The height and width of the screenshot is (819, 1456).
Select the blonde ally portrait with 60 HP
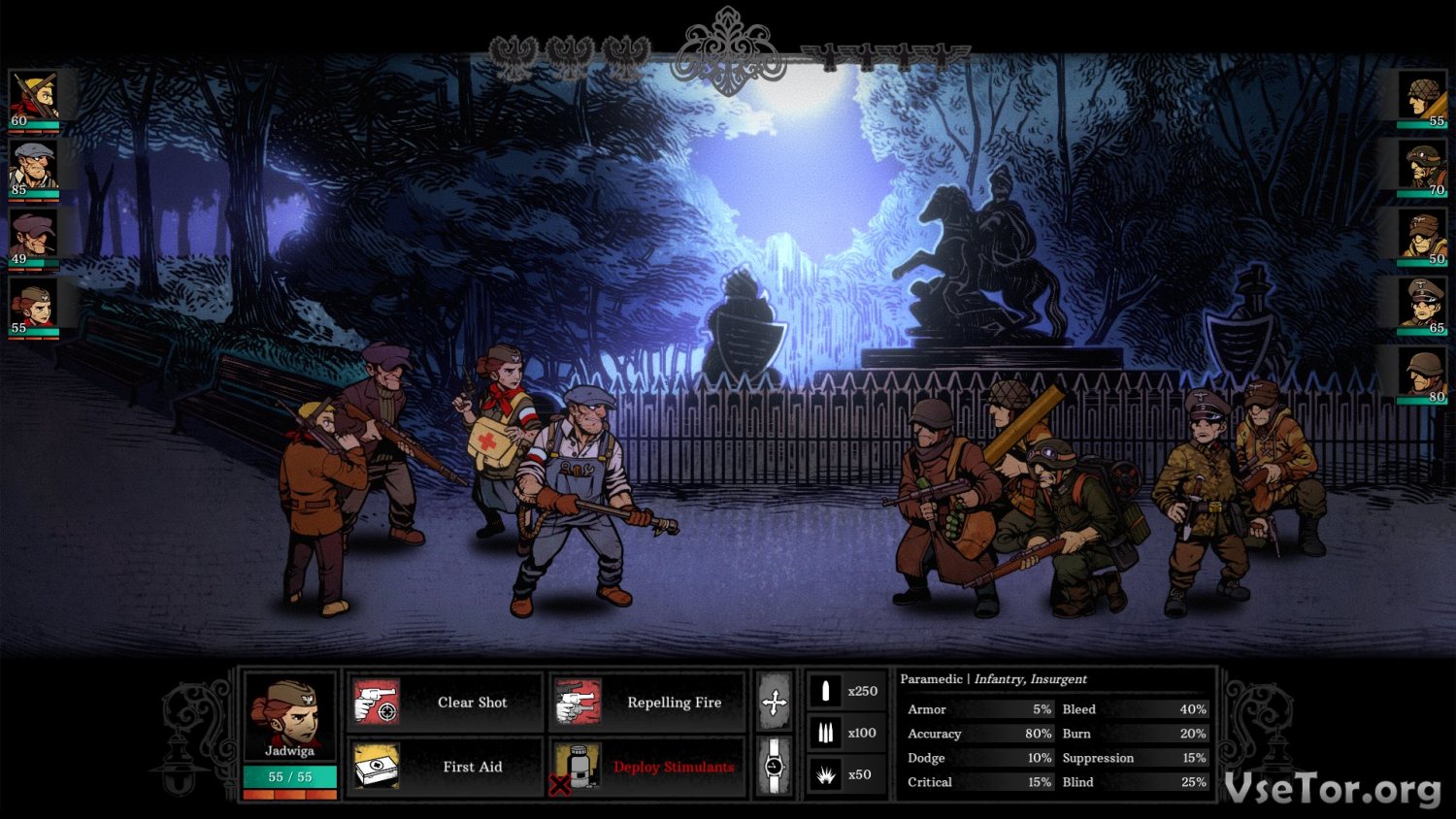tap(34, 99)
